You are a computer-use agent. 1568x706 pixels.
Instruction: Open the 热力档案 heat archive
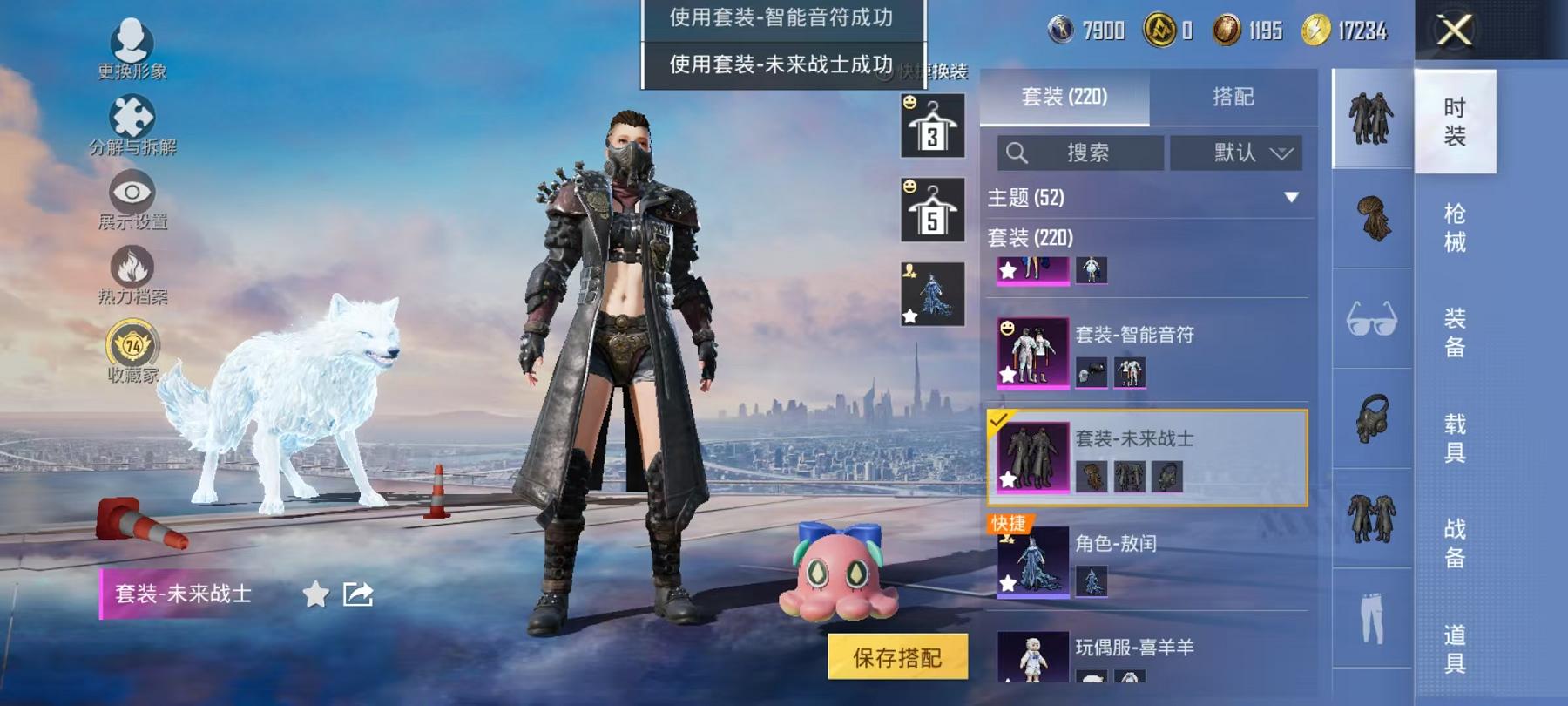point(131,272)
